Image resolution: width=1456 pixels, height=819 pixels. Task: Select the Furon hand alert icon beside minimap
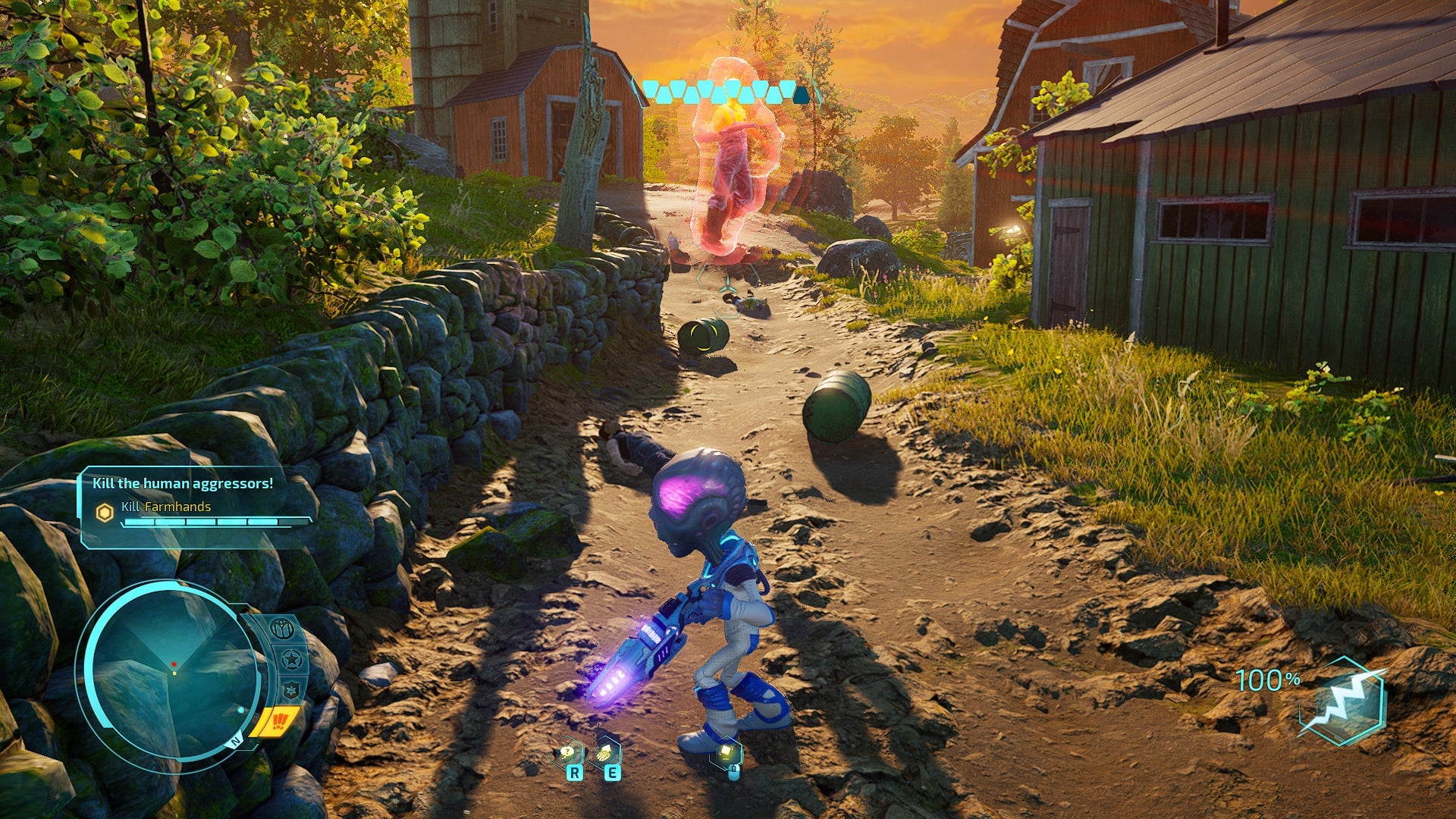pyautogui.click(x=282, y=628)
